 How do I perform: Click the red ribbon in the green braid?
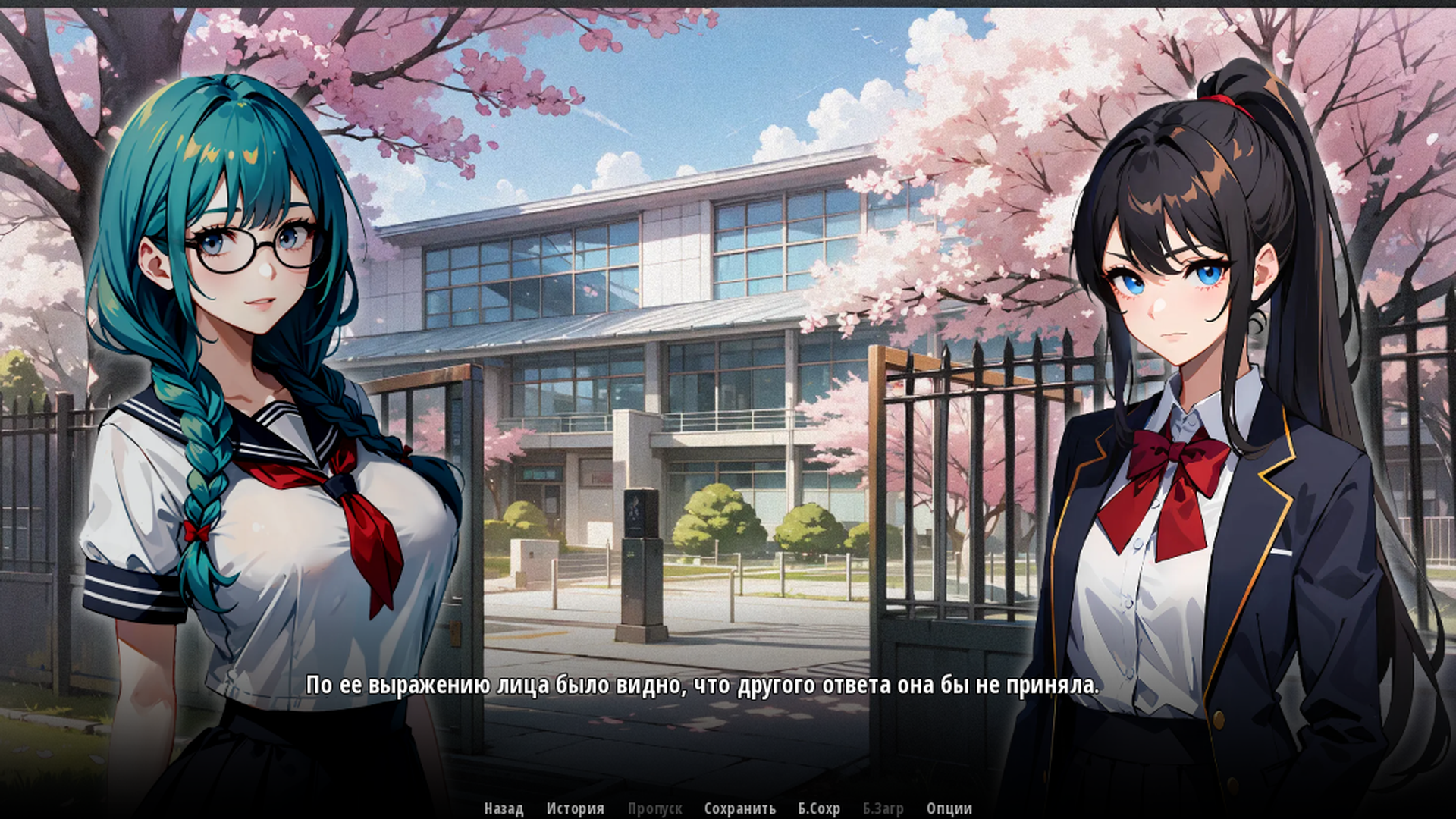199,529
